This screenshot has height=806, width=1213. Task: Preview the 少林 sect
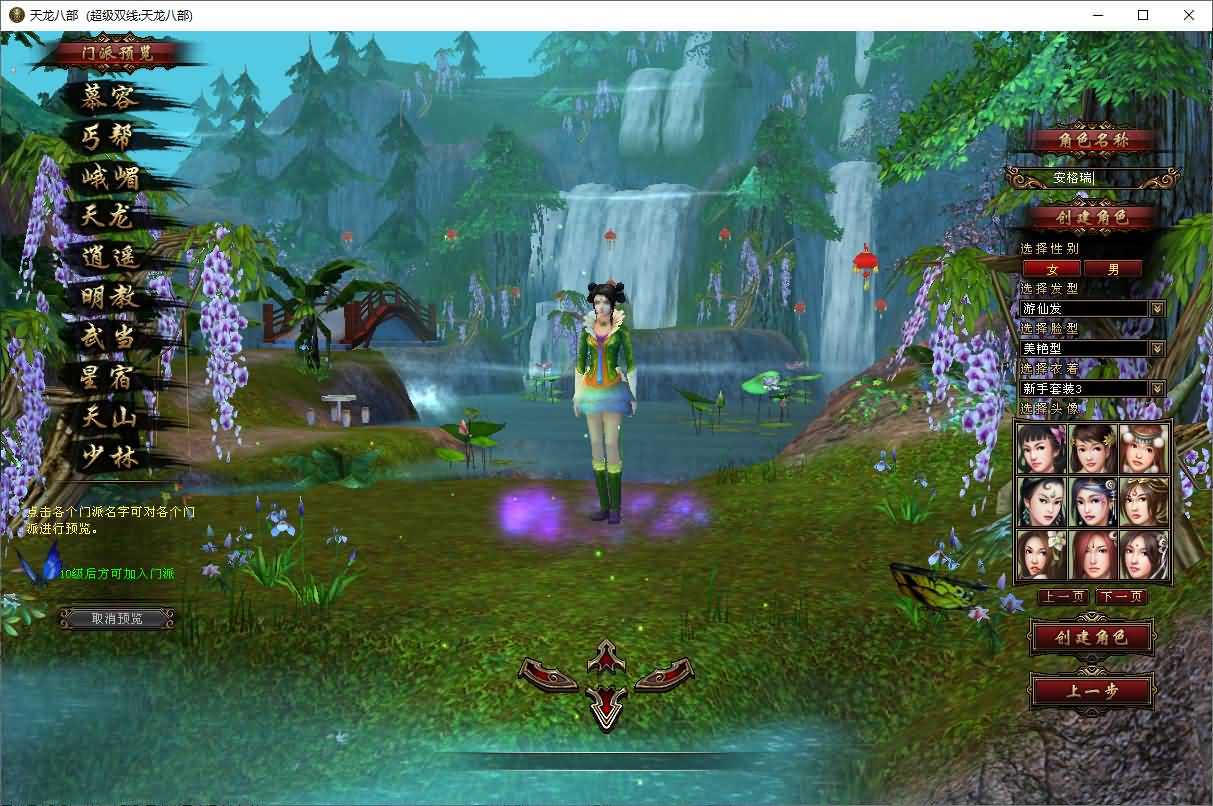point(110,457)
